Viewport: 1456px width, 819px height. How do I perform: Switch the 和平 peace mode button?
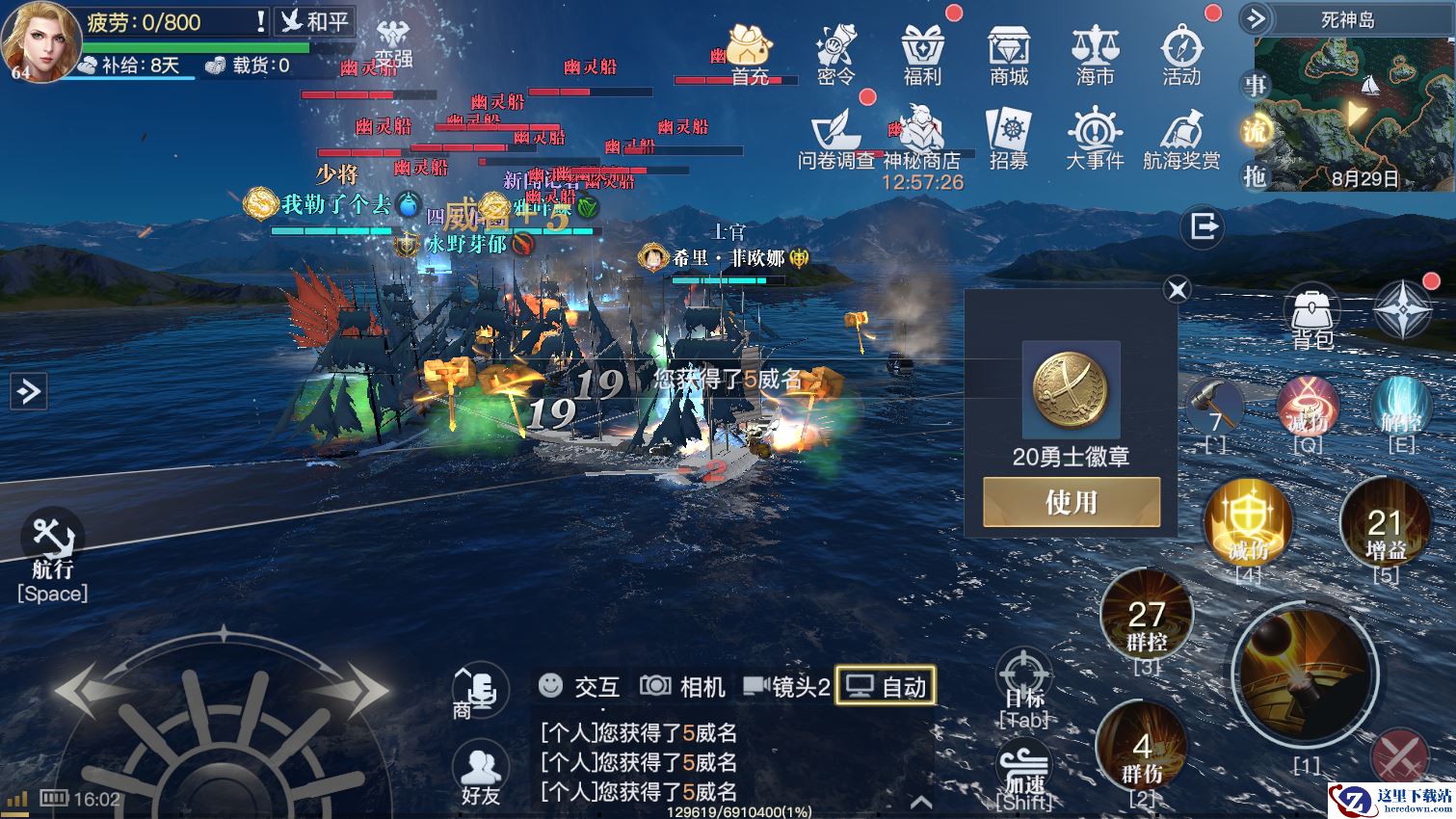click(x=314, y=21)
